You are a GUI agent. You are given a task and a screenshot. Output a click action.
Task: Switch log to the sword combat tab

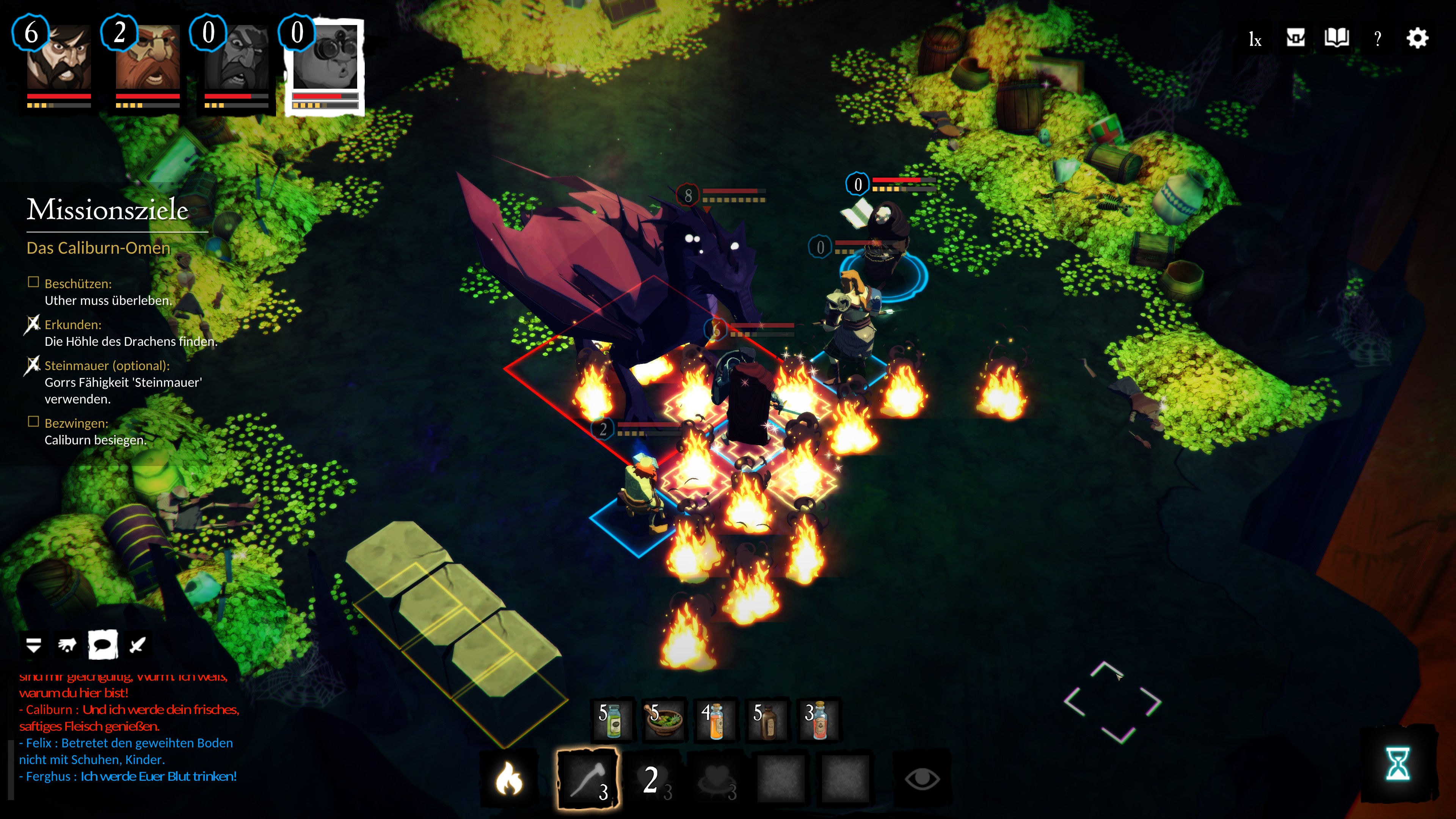click(137, 645)
